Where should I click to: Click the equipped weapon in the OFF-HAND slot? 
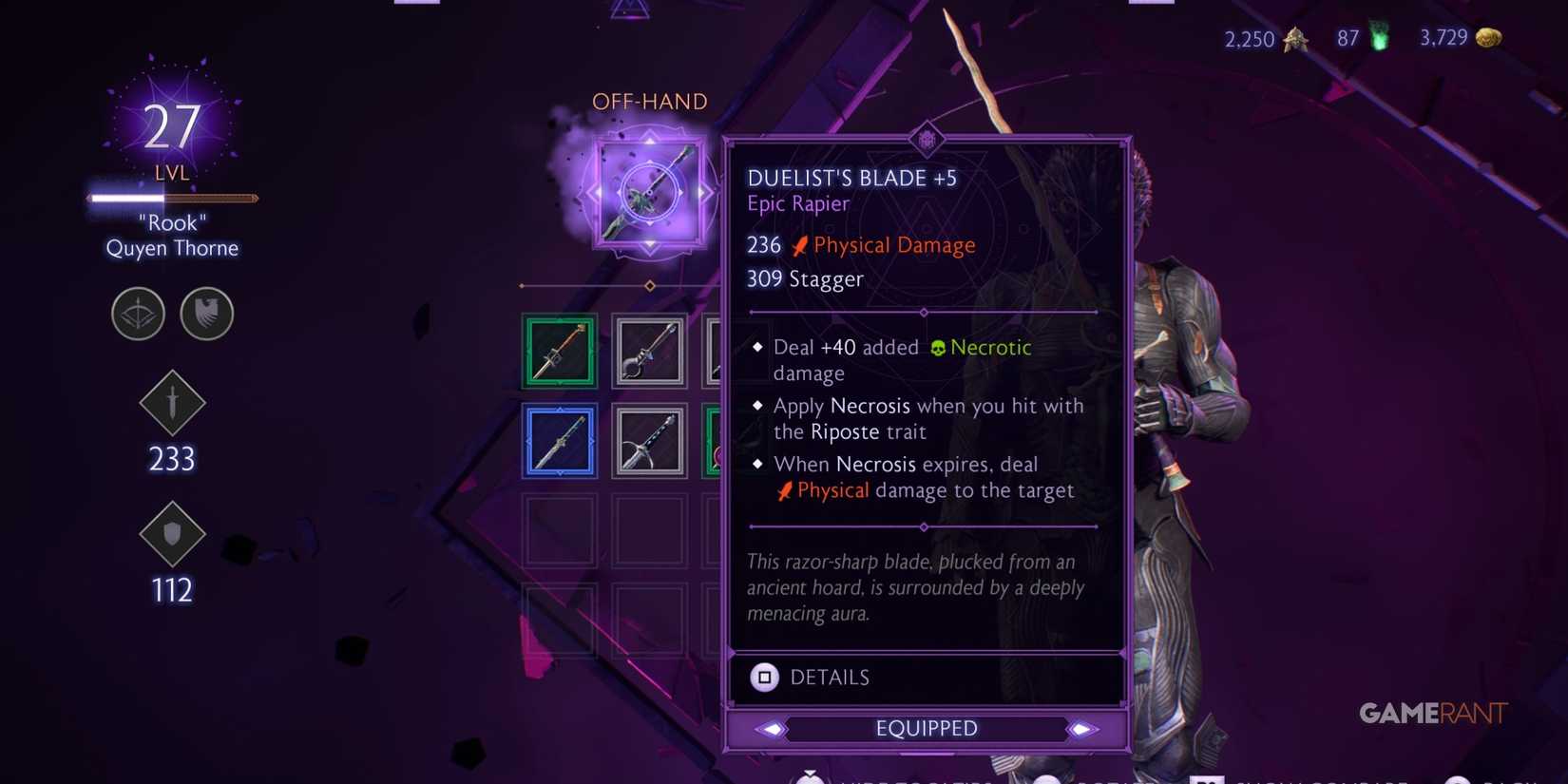click(x=649, y=193)
